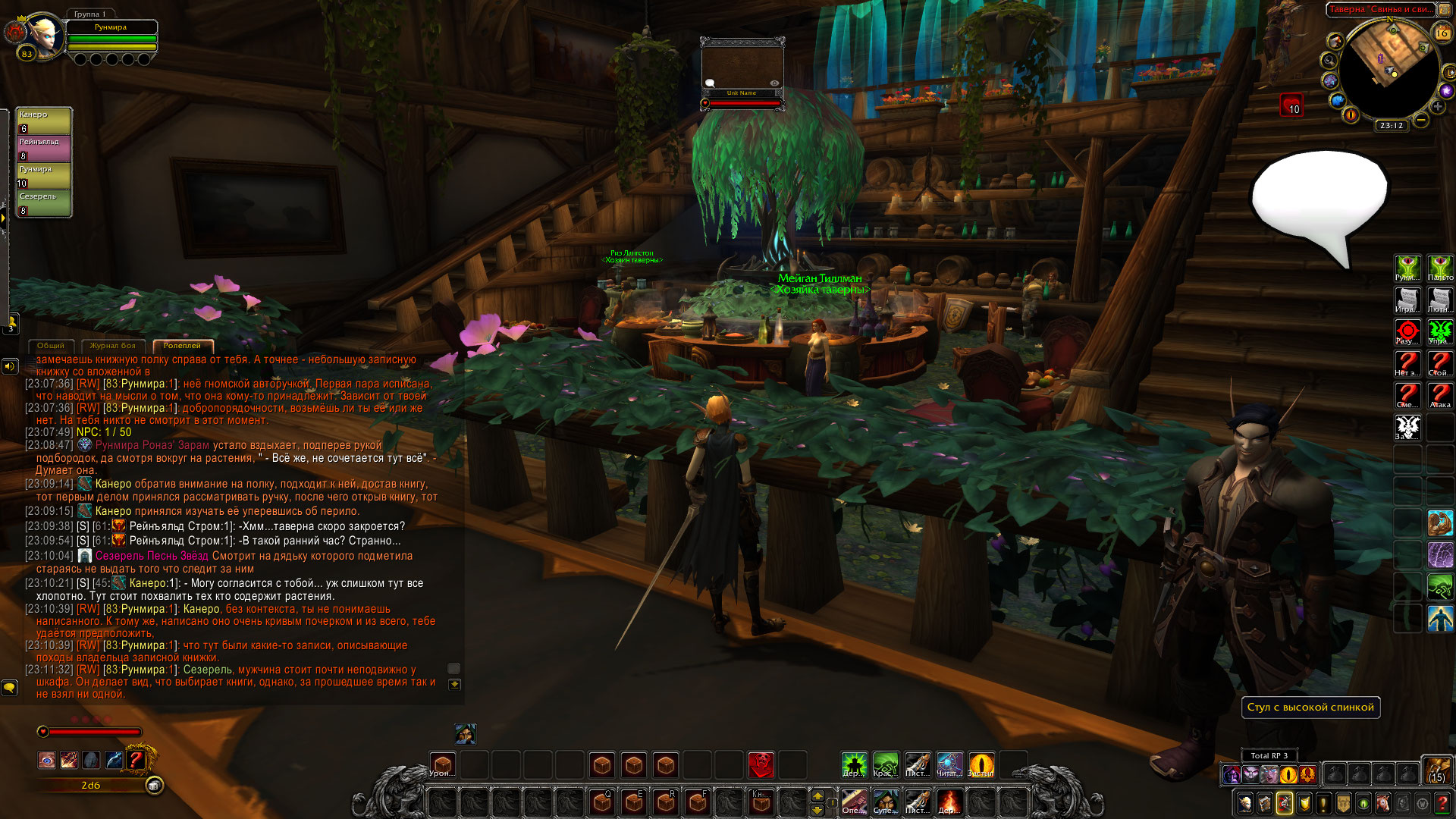
Task: Open the main backpack with 15 slots
Action: [1436, 770]
